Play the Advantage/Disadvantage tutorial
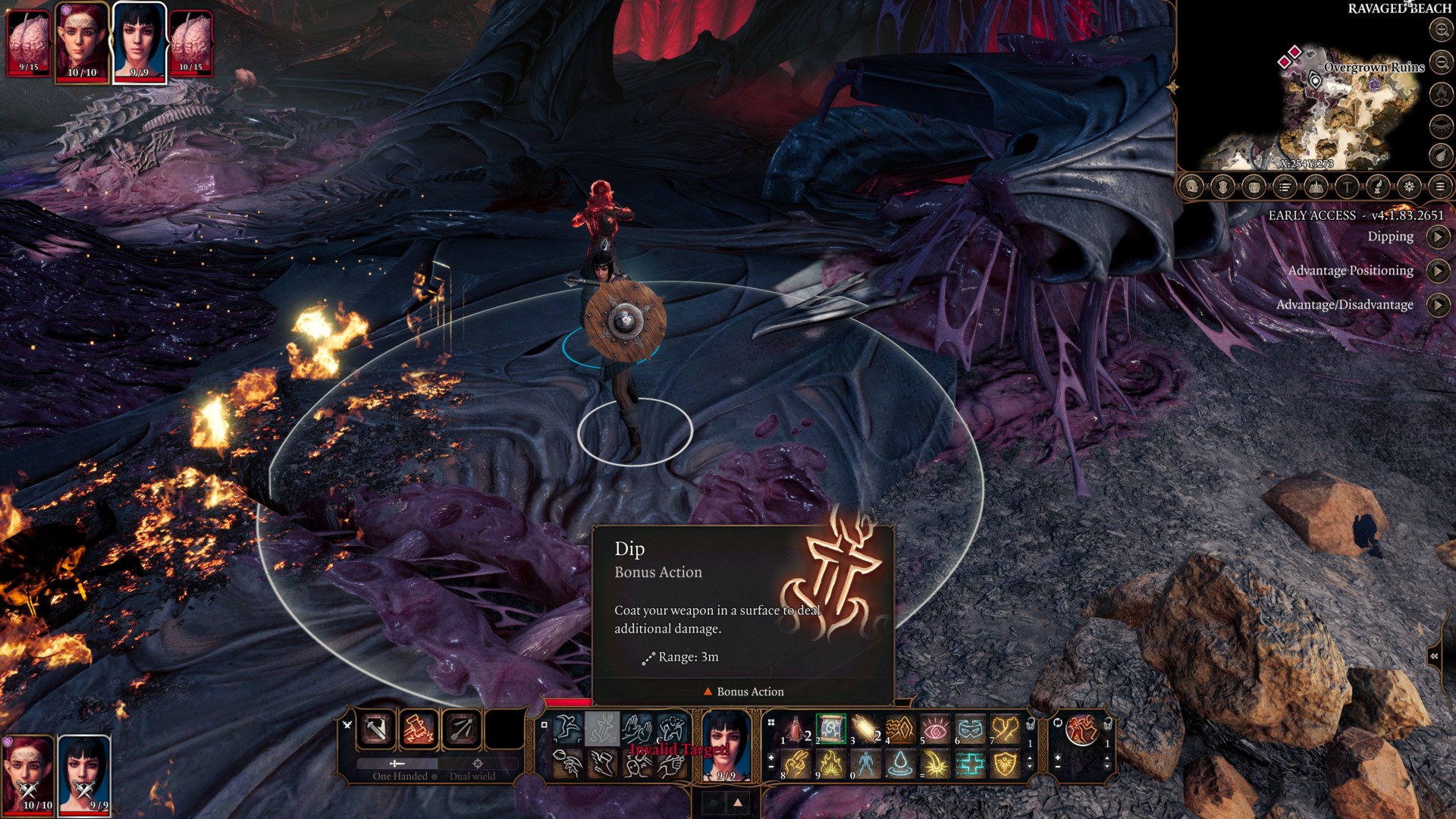Screen dimensions: 1456x819 [x=1438, y=305]
